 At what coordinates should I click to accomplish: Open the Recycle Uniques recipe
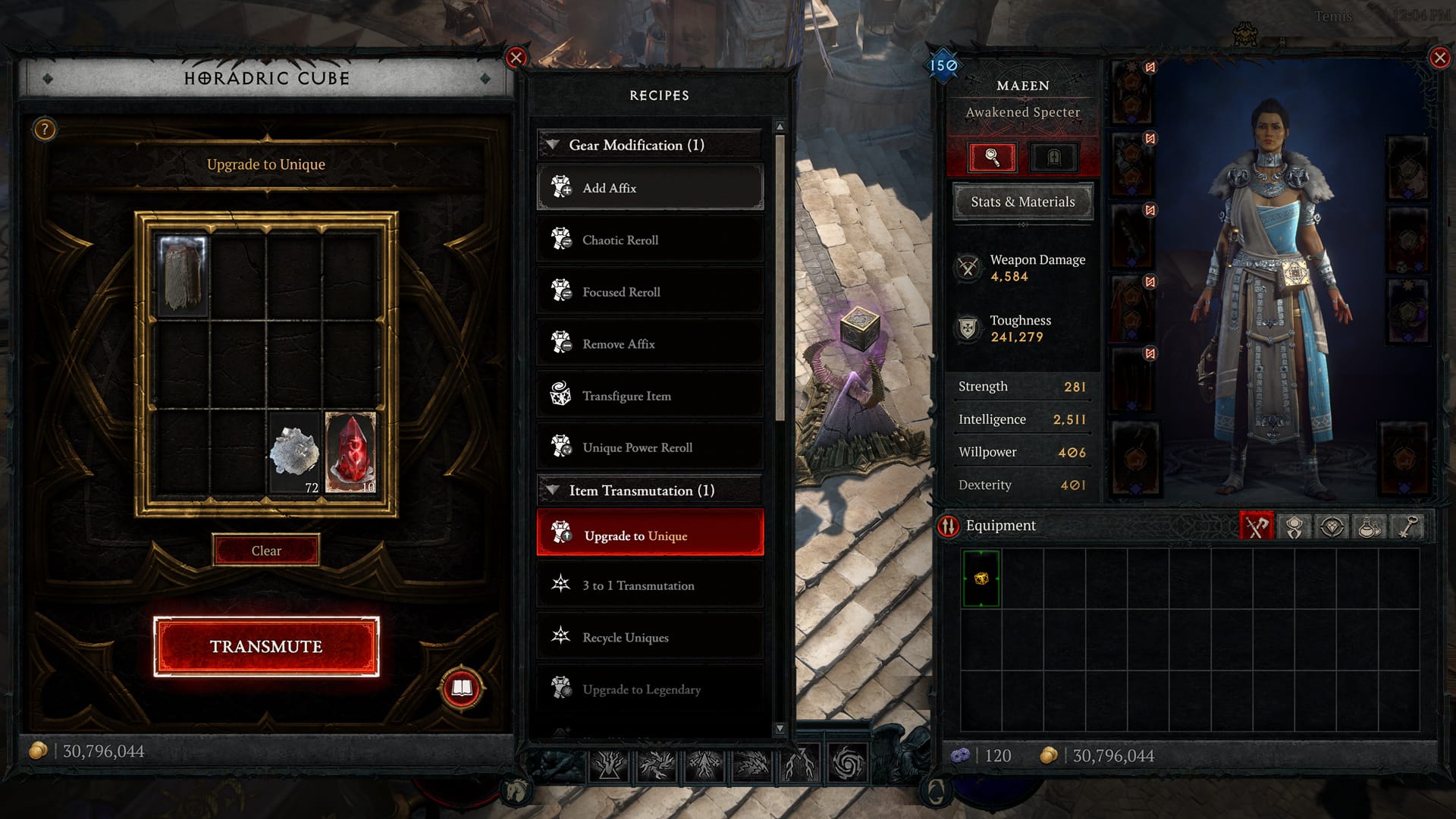650,638
